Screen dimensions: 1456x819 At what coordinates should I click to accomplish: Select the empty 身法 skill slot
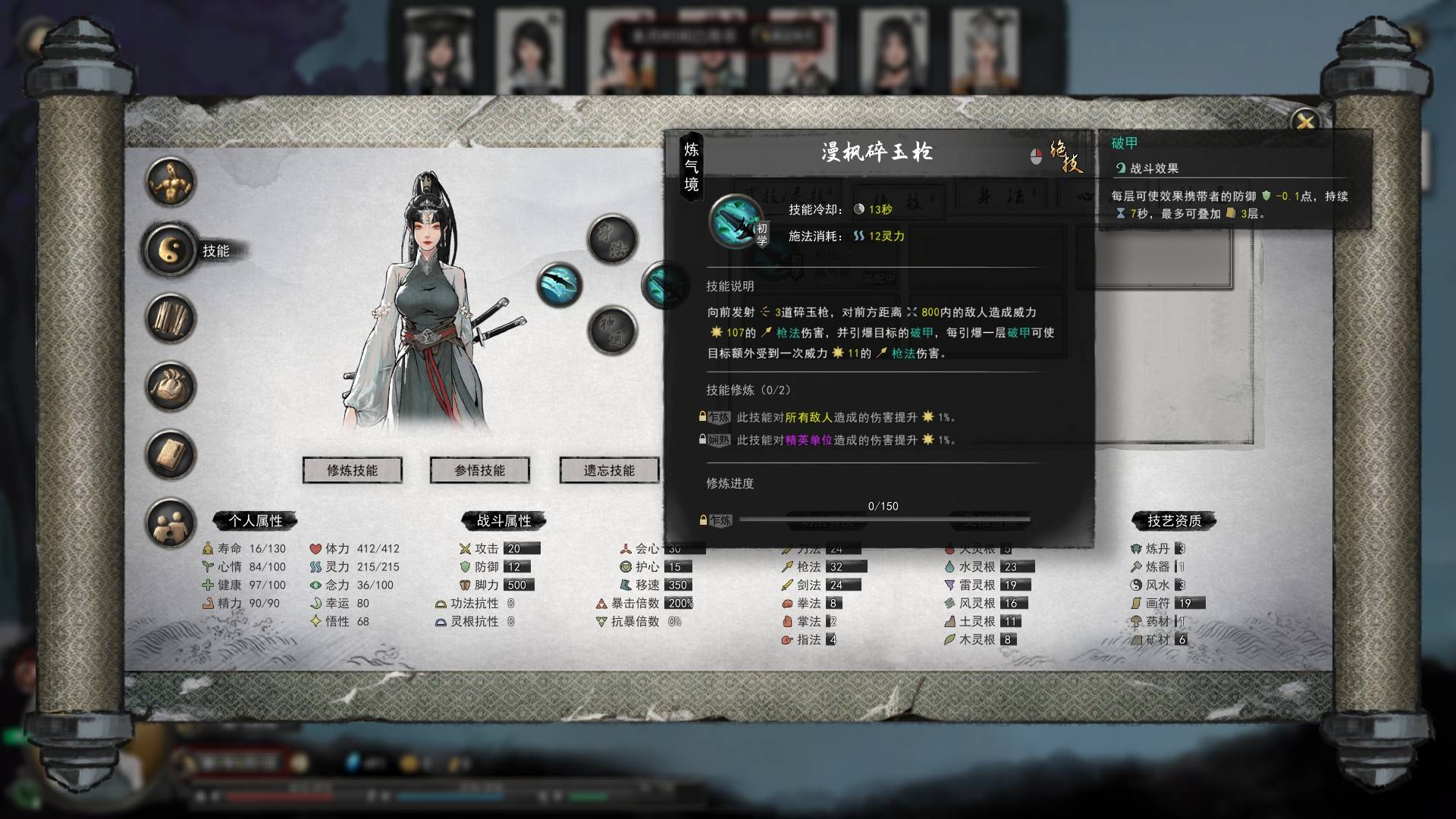click(x=613, y=240)
